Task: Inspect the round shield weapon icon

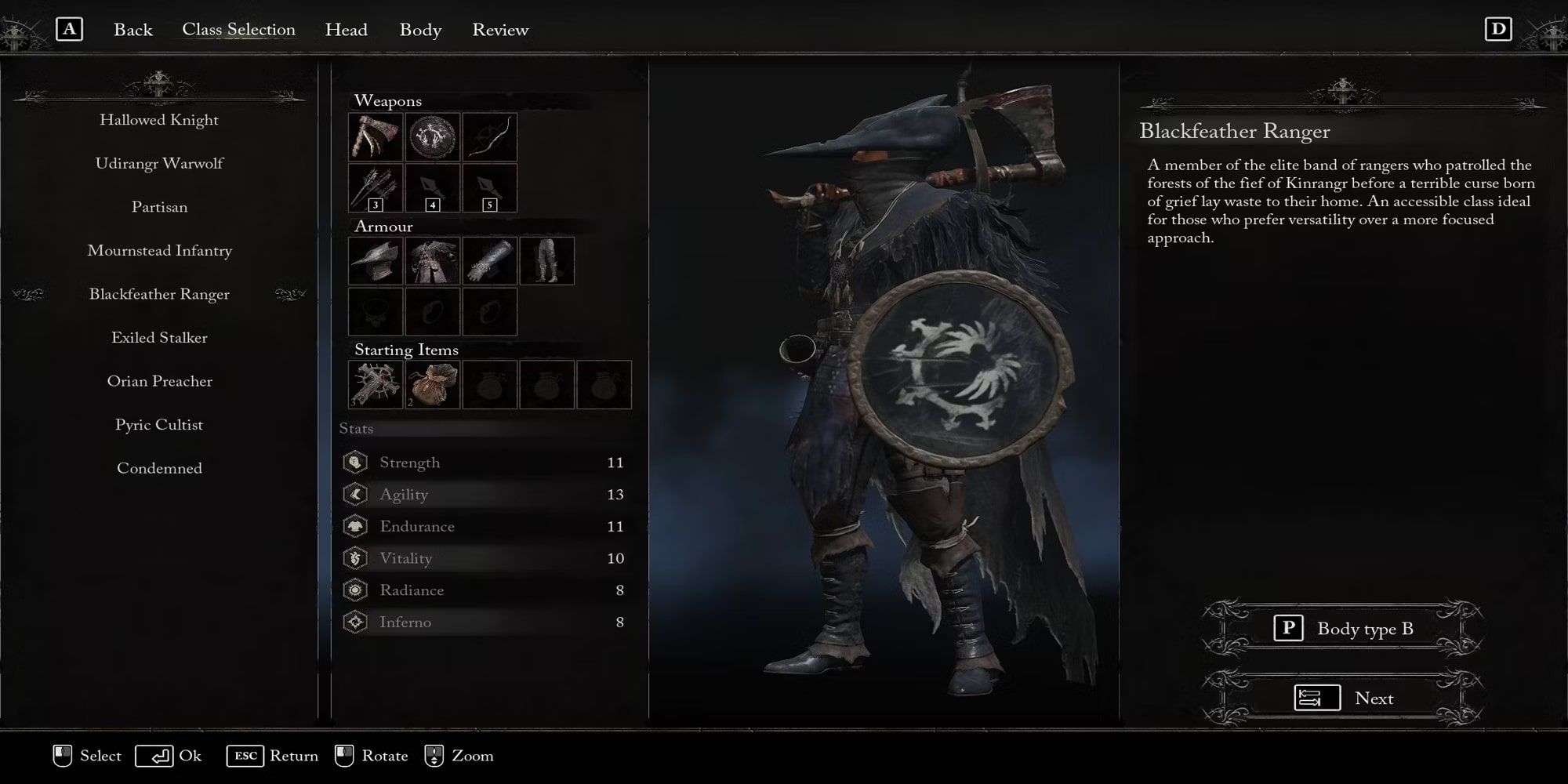Action: (x=434, y=137)
